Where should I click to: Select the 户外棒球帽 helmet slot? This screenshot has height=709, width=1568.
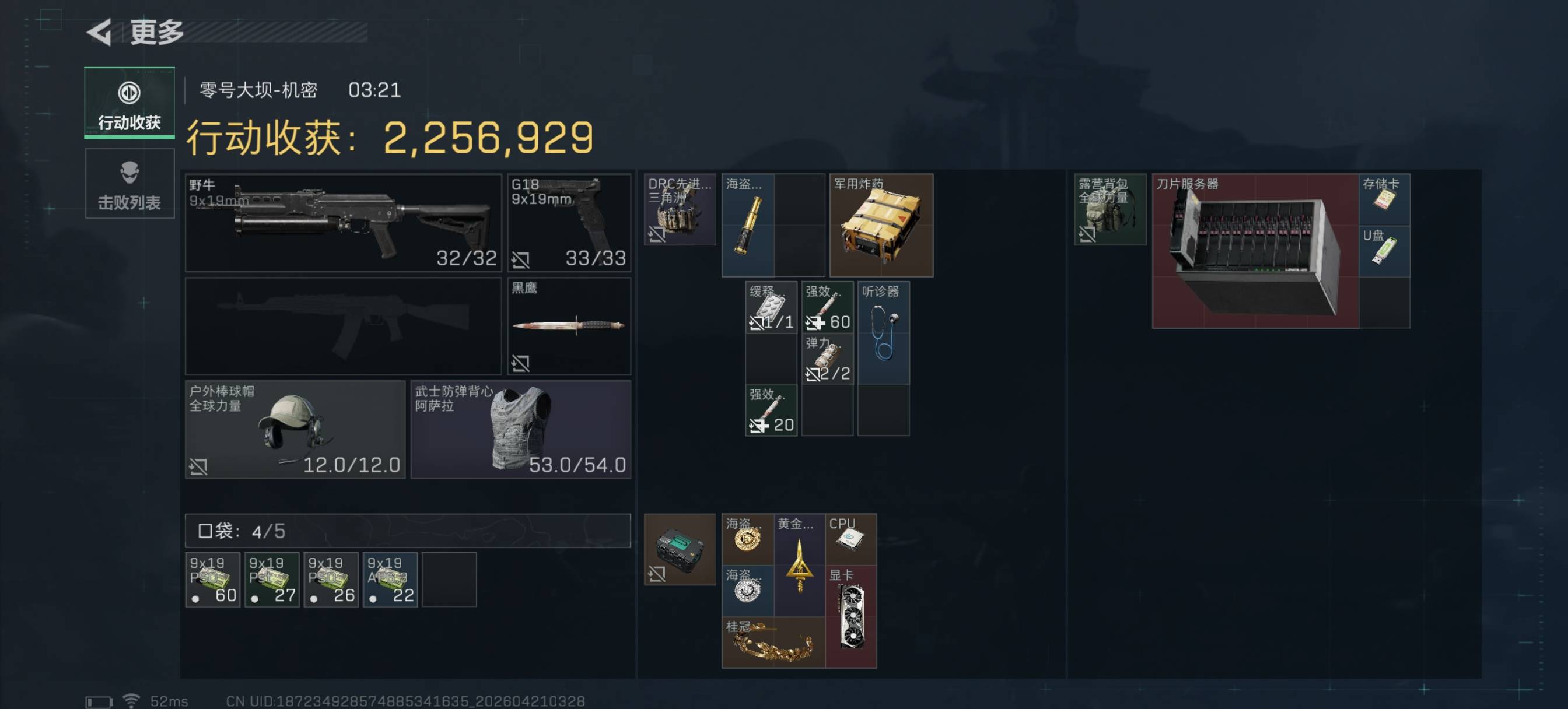295,430
